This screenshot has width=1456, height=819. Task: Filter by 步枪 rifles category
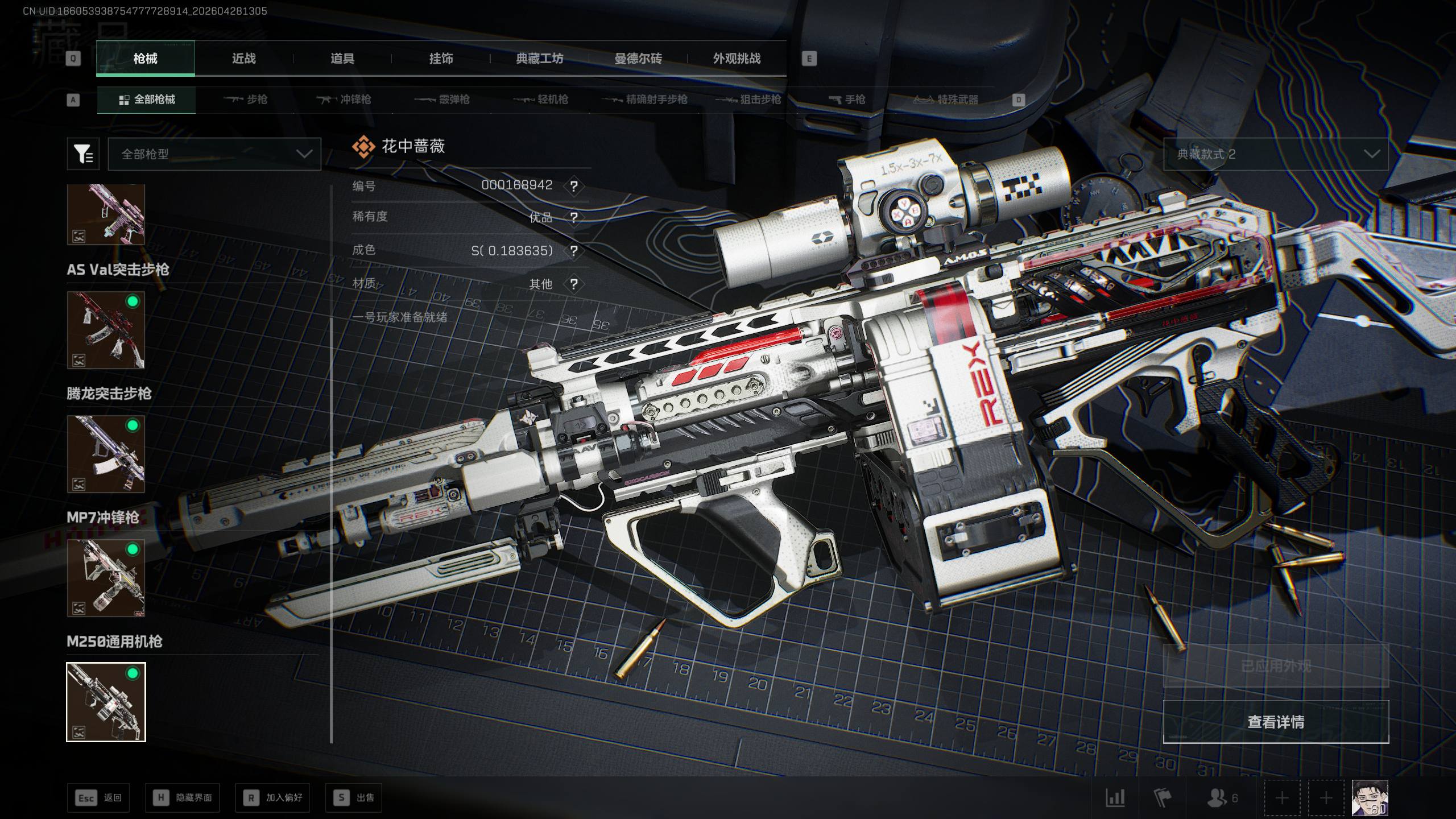click(246, 100)
